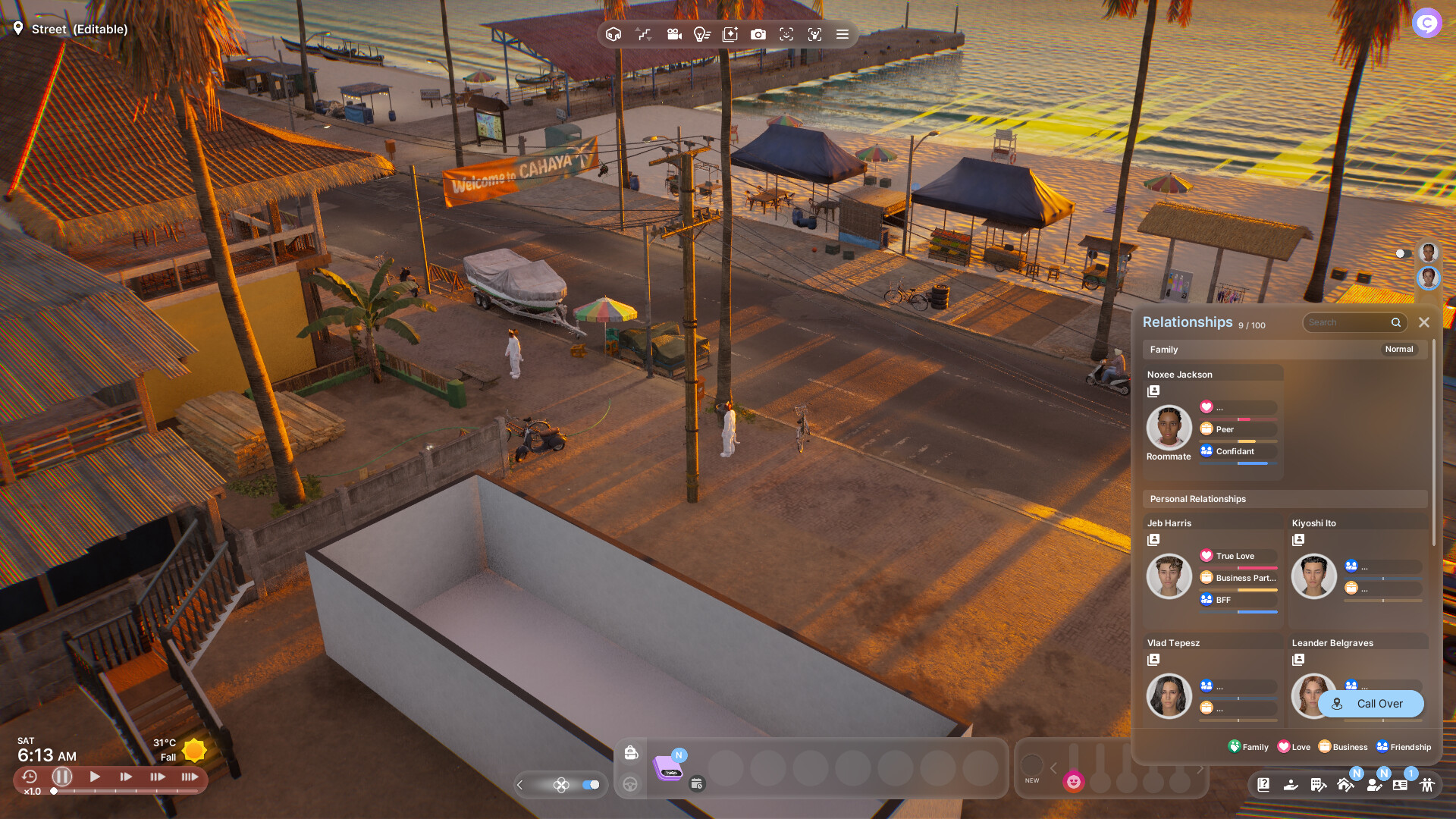Select the fastest game speed
This screenshot has width=1456, height=819.
pyautogui.click(x=190, y=777)
